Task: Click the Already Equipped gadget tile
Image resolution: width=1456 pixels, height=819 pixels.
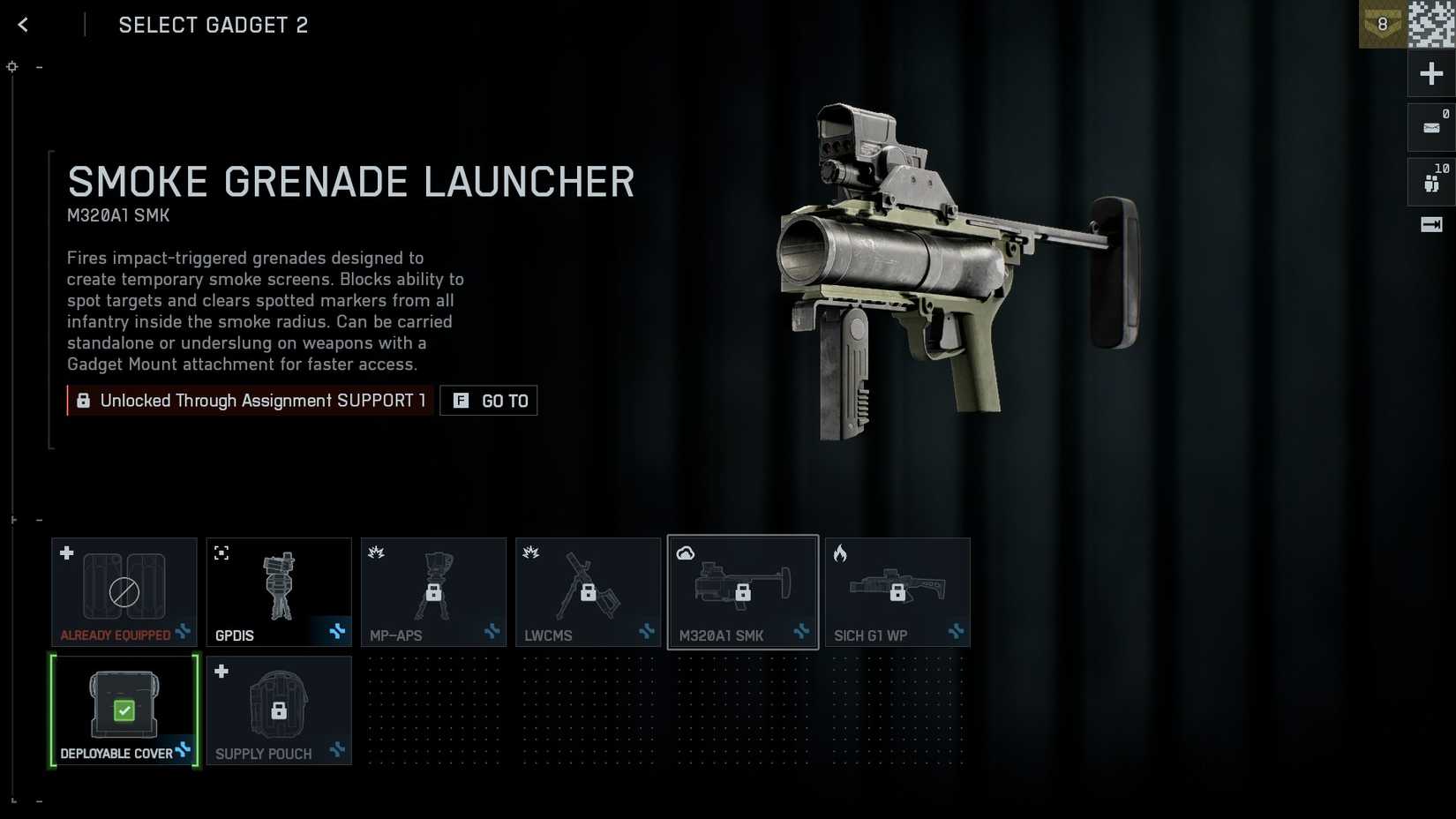Action: point(124,592)
